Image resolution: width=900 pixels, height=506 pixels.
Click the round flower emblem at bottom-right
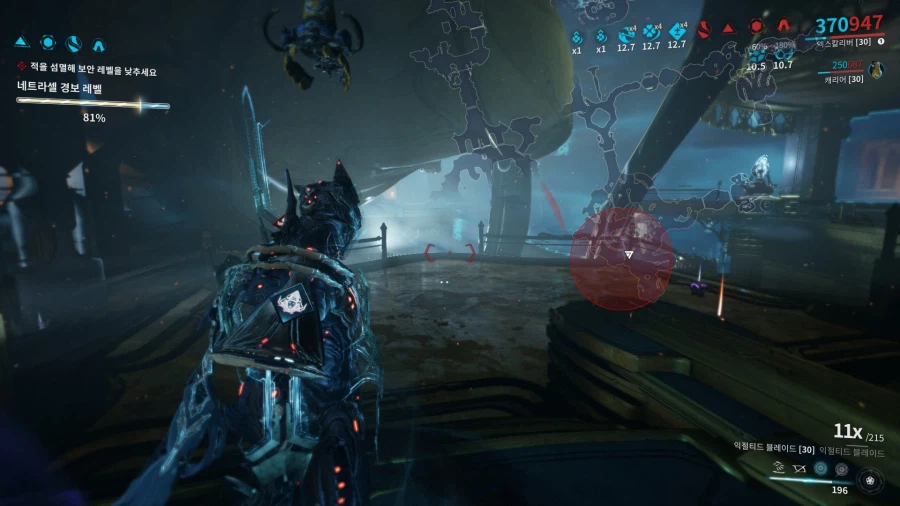[869, 478]
